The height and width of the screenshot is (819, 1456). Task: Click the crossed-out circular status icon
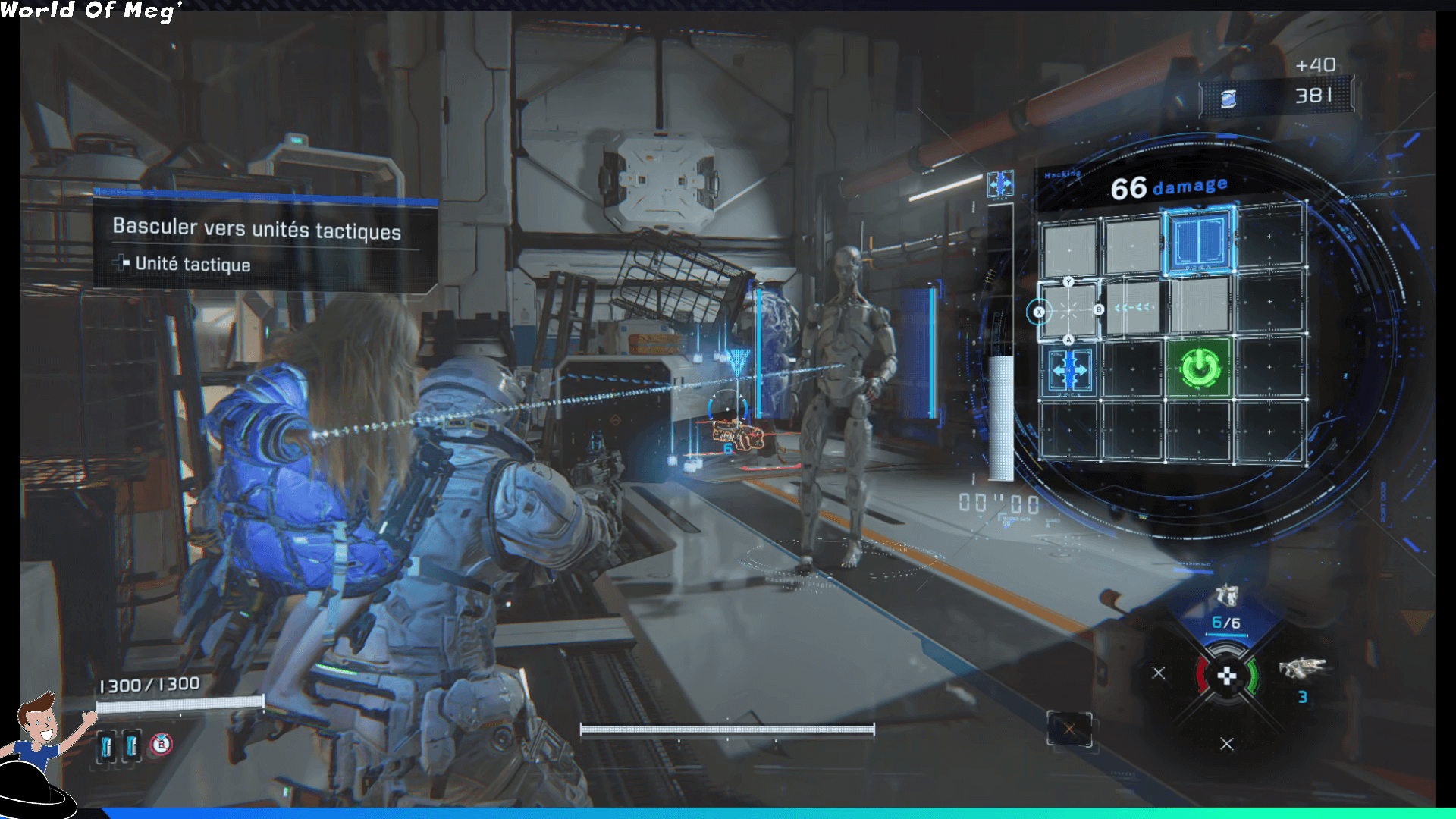[161, 745]
